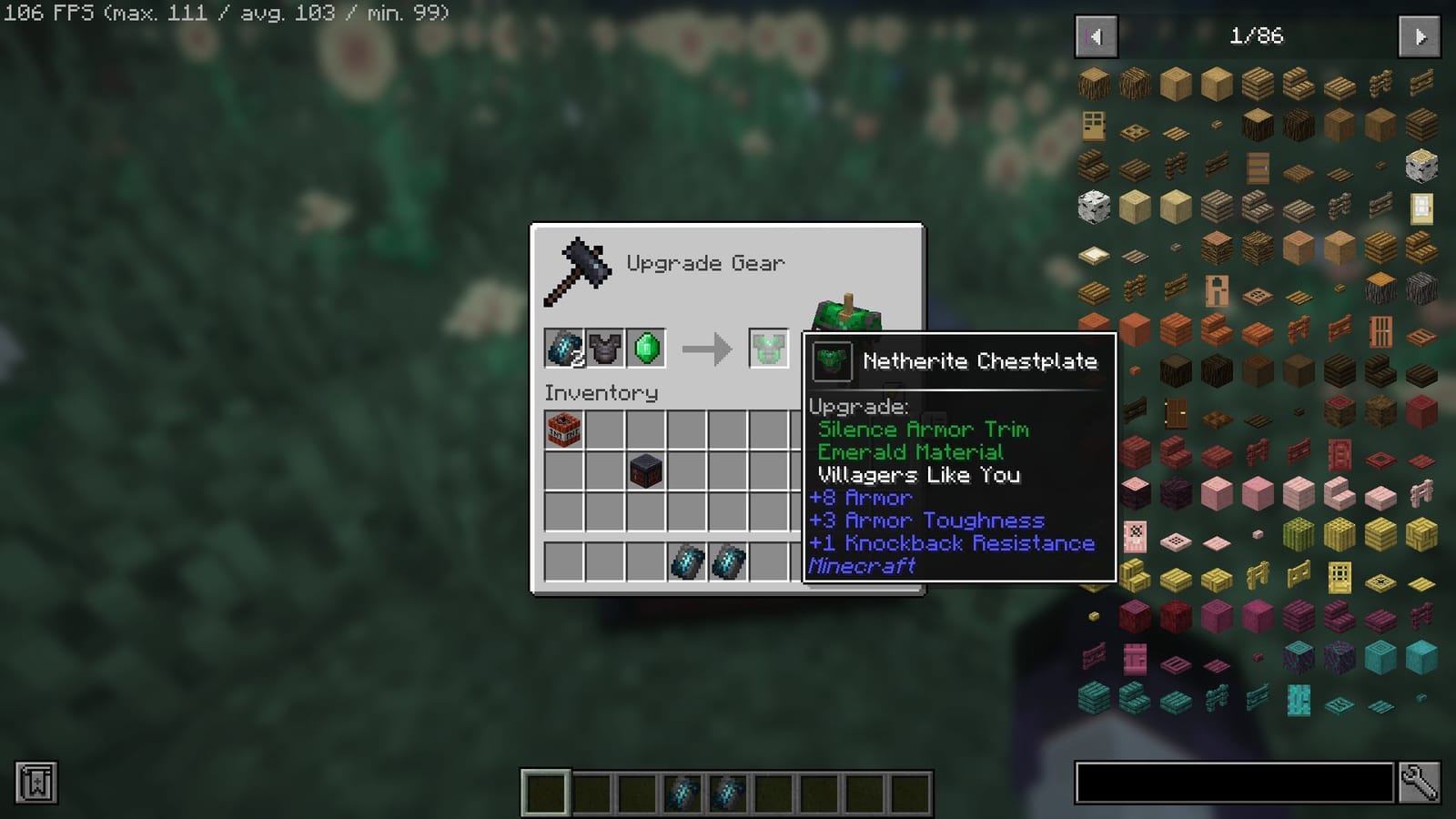Select the oak door icon
The image size is (1456, 819).
[1092, 125]
